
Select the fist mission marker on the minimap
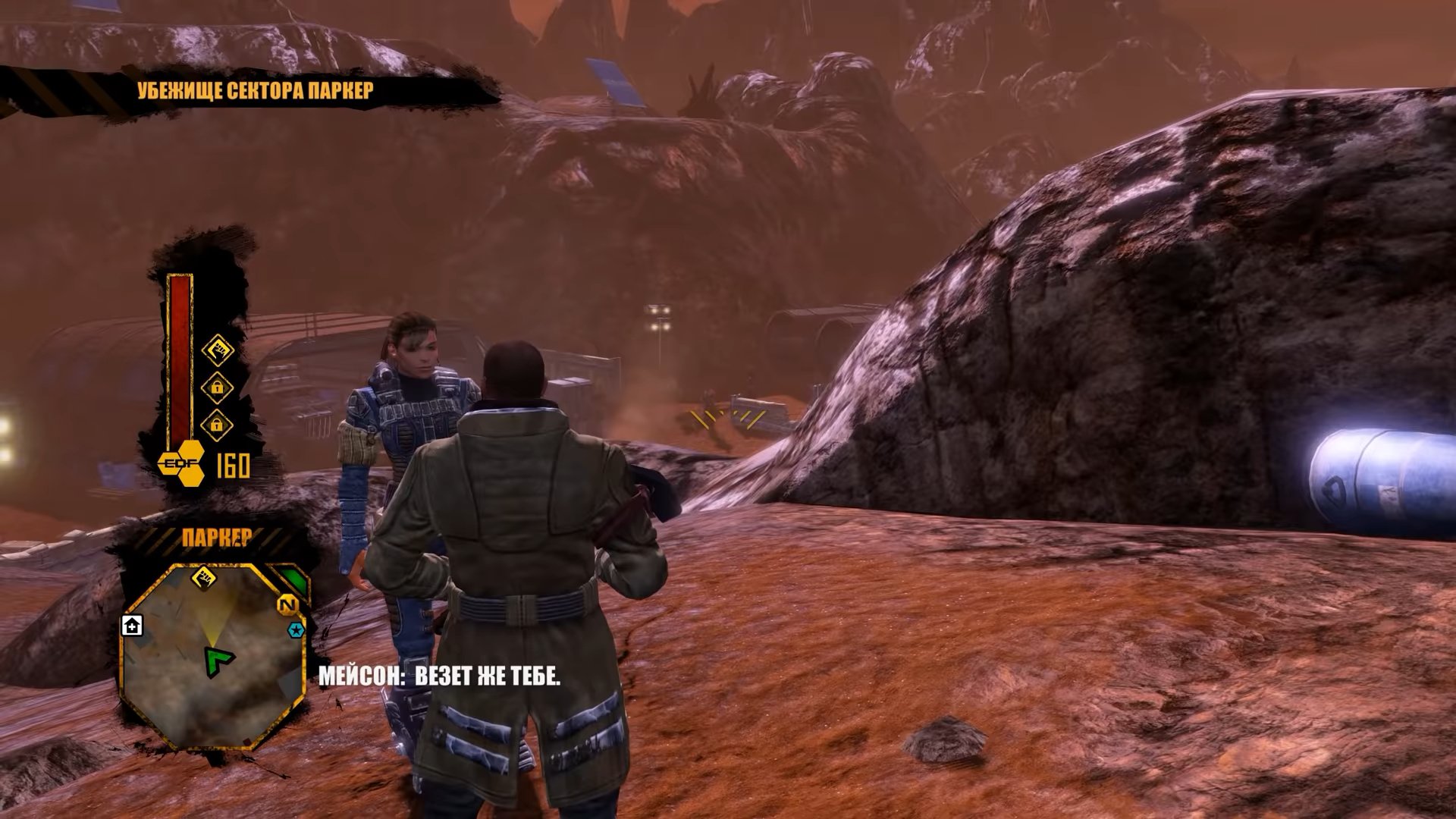pyautogui.click(x=203, y=578)
